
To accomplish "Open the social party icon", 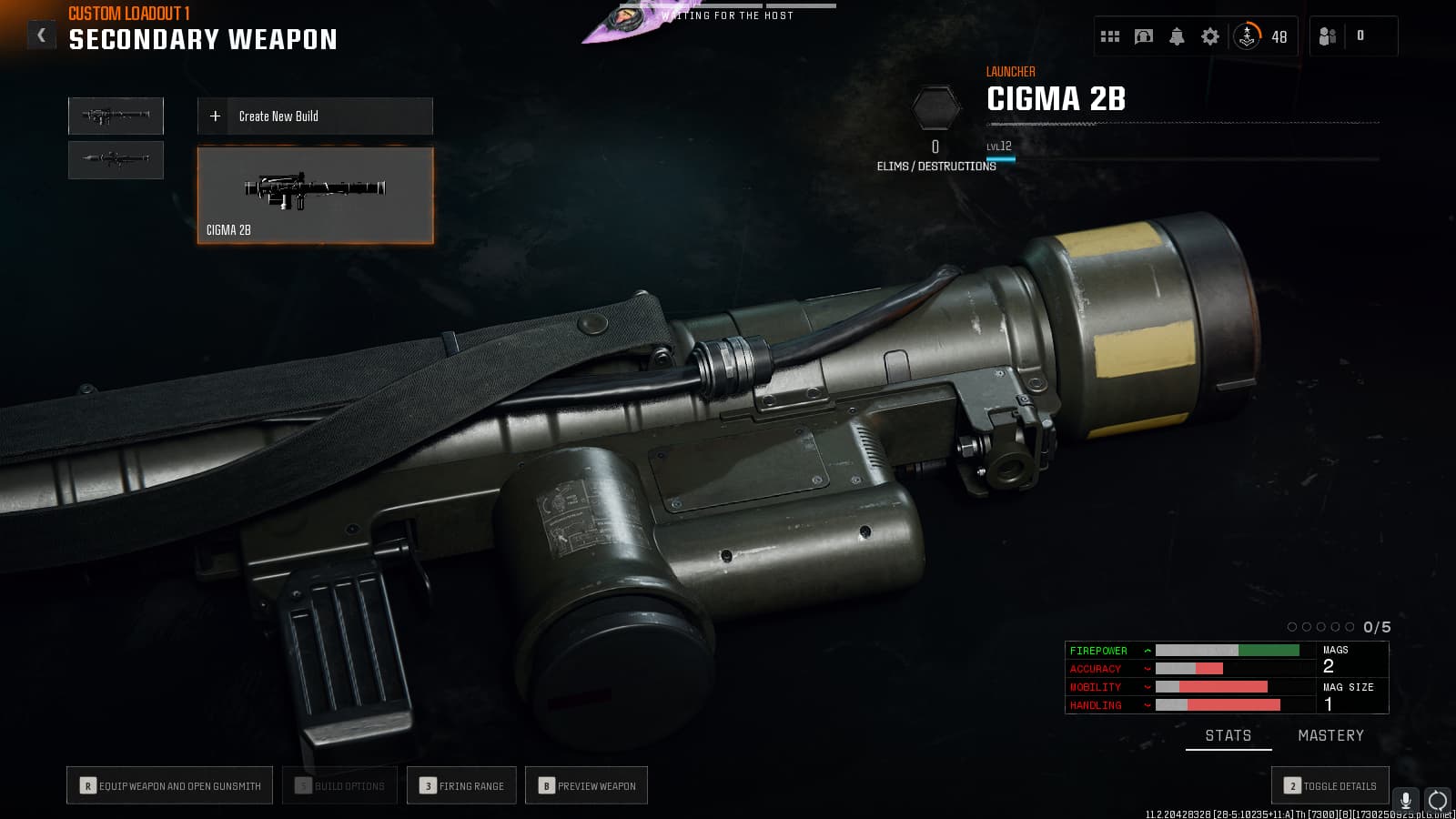I will coord(1328,36).
